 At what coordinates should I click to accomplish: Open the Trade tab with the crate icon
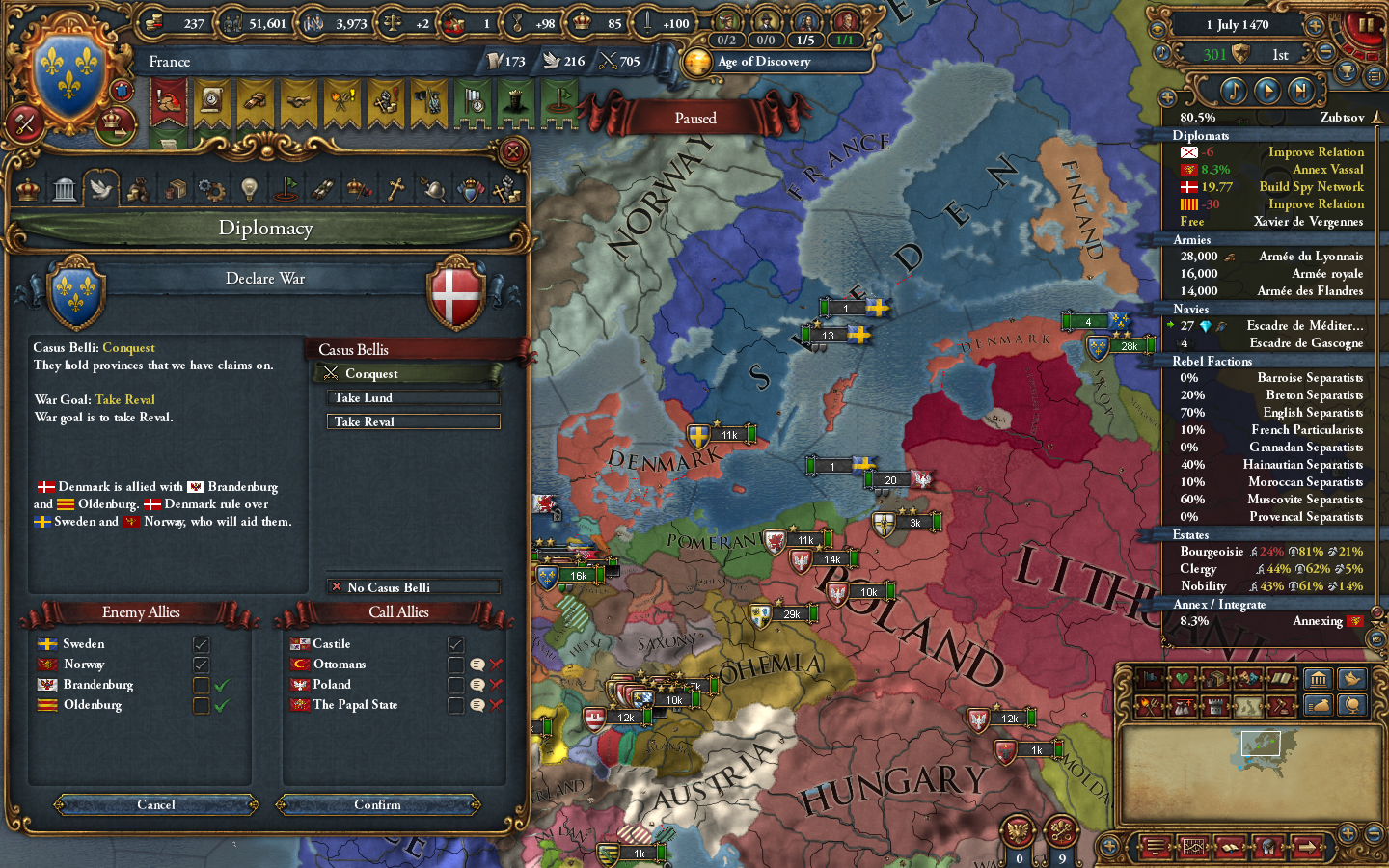(x=175, y=188)
